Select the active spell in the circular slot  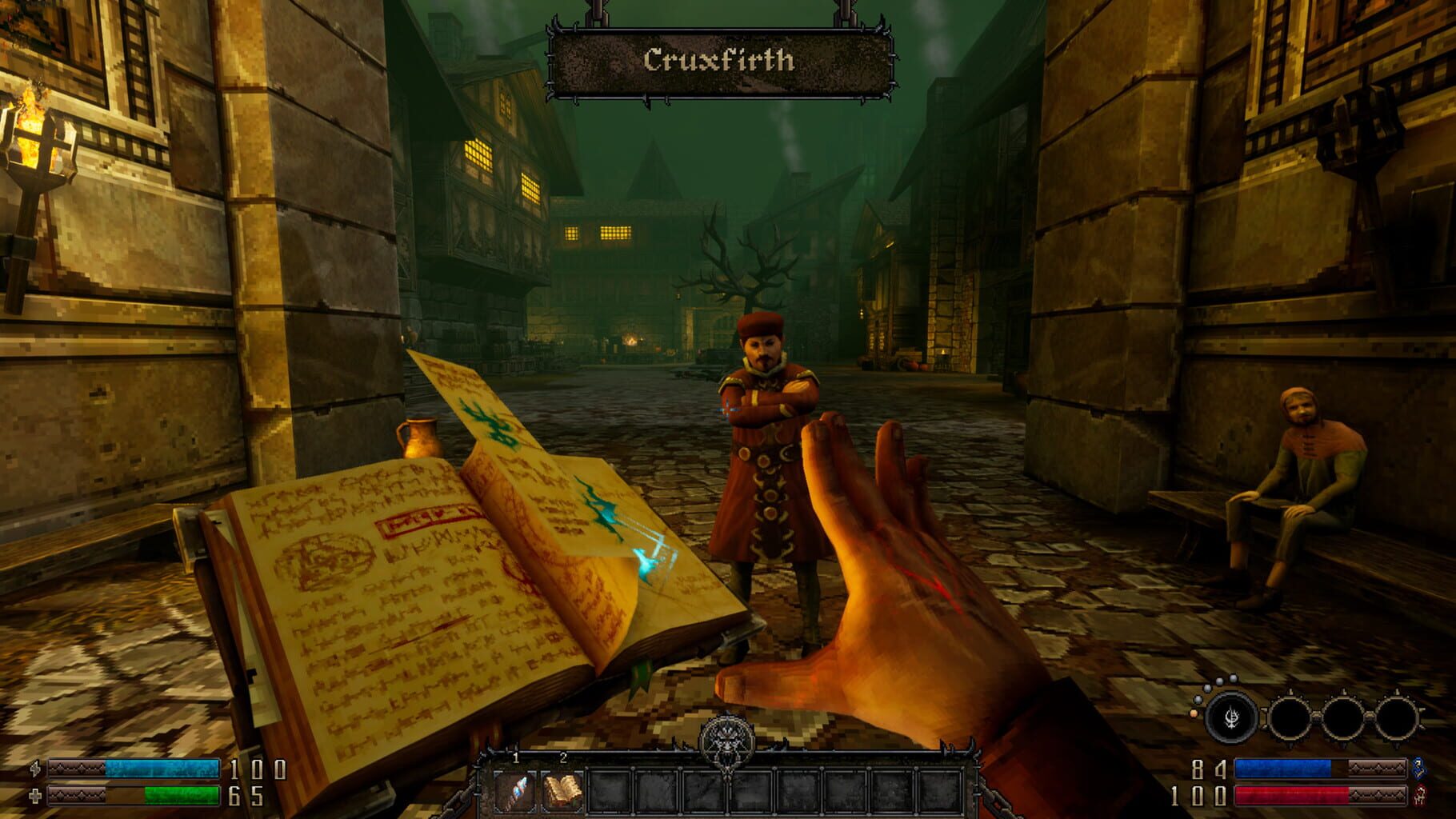coord(1232,717)
